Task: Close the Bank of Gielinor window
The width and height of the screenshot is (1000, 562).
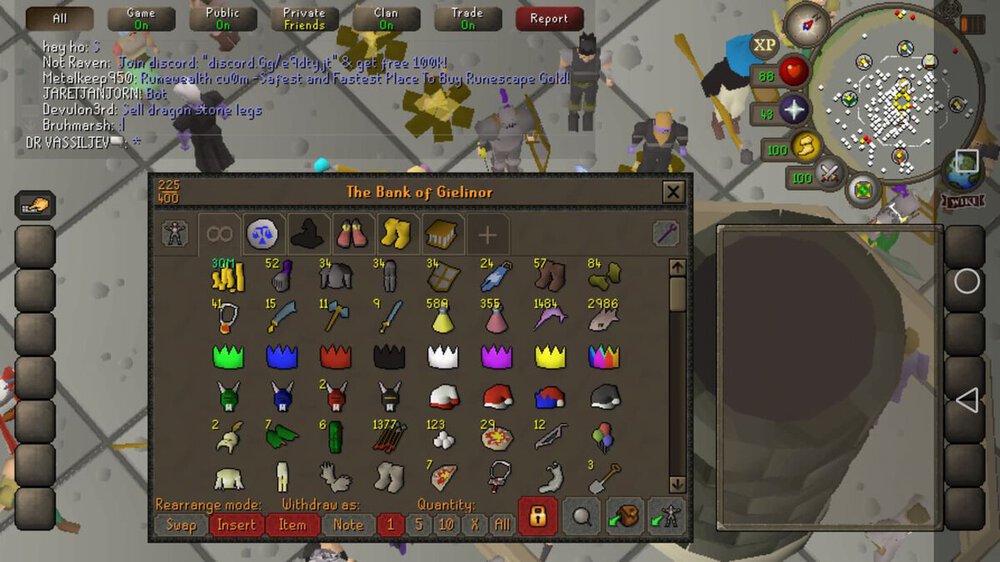Action: click(674, 192)
